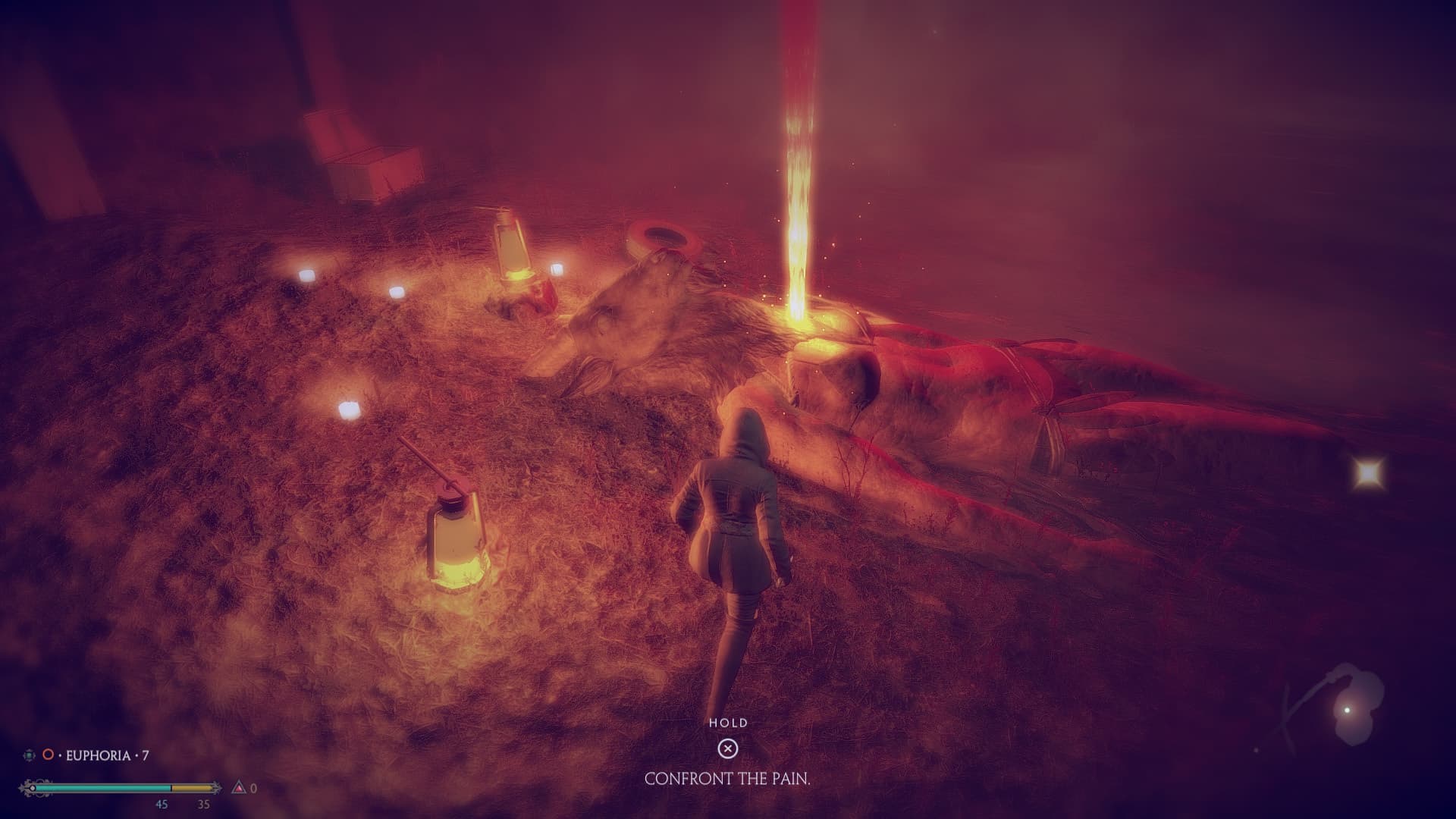Click the pink triangle counter showing 0
This screenshot has width=1456, height=819.
click(240, 788)
